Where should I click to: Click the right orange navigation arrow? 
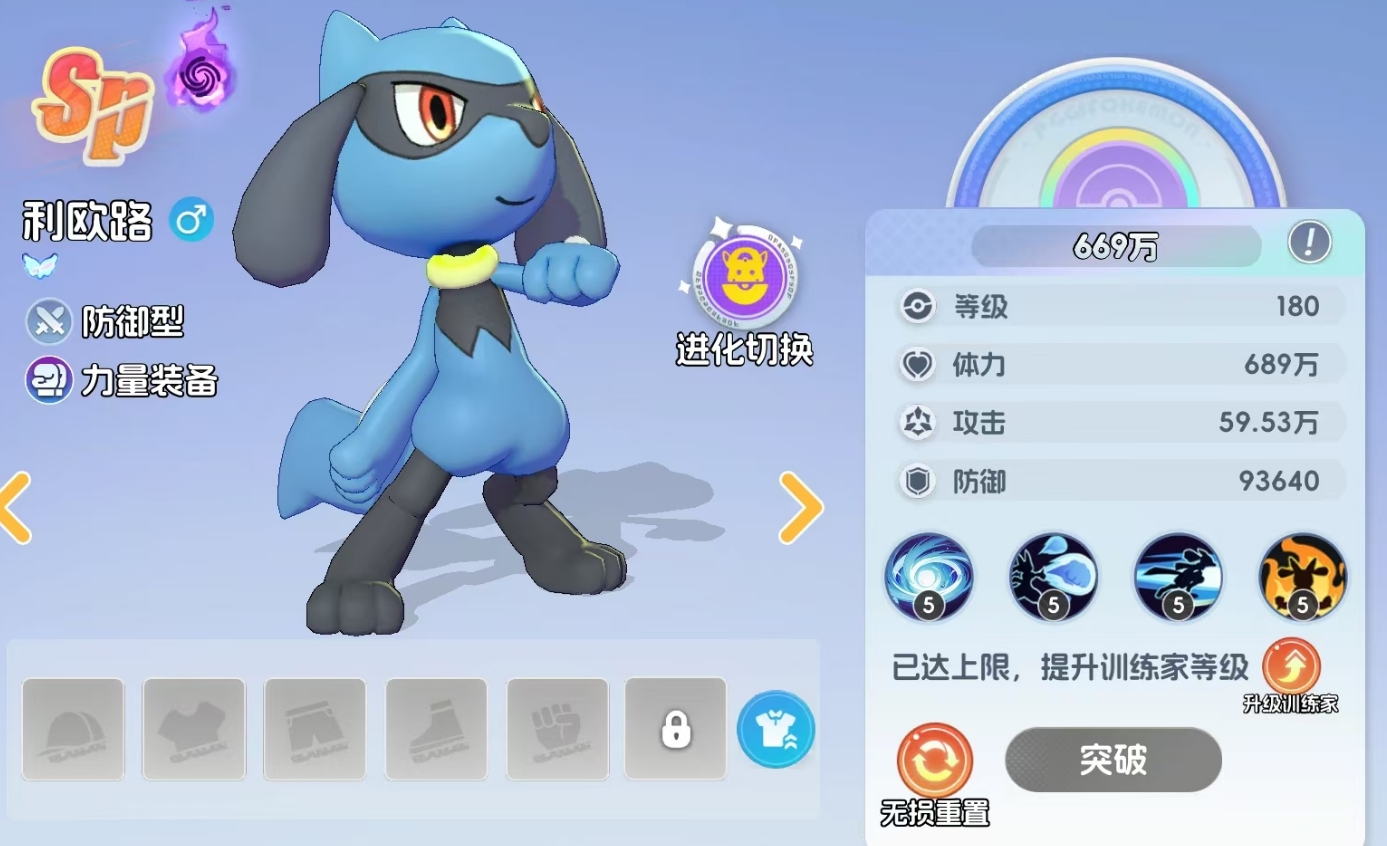(800, 508)
